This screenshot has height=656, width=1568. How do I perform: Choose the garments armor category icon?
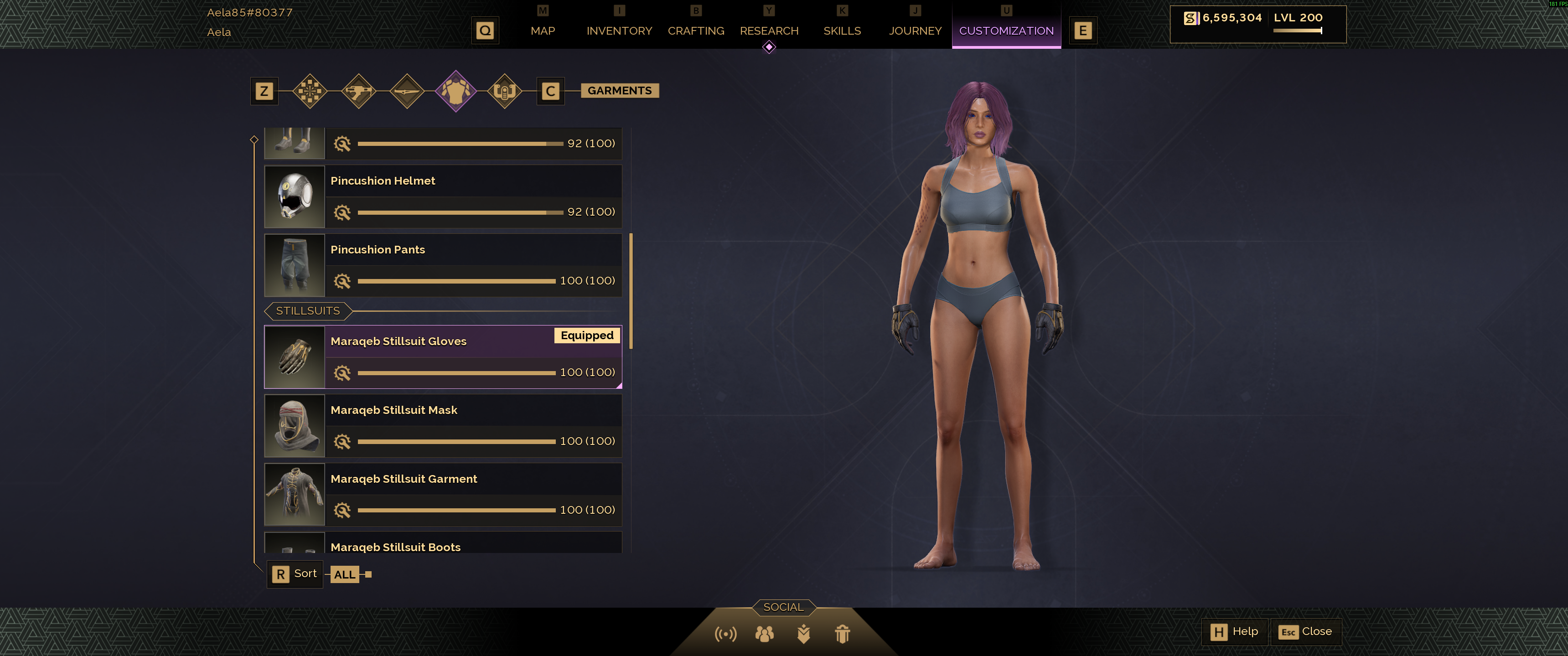tap(456, 91)
